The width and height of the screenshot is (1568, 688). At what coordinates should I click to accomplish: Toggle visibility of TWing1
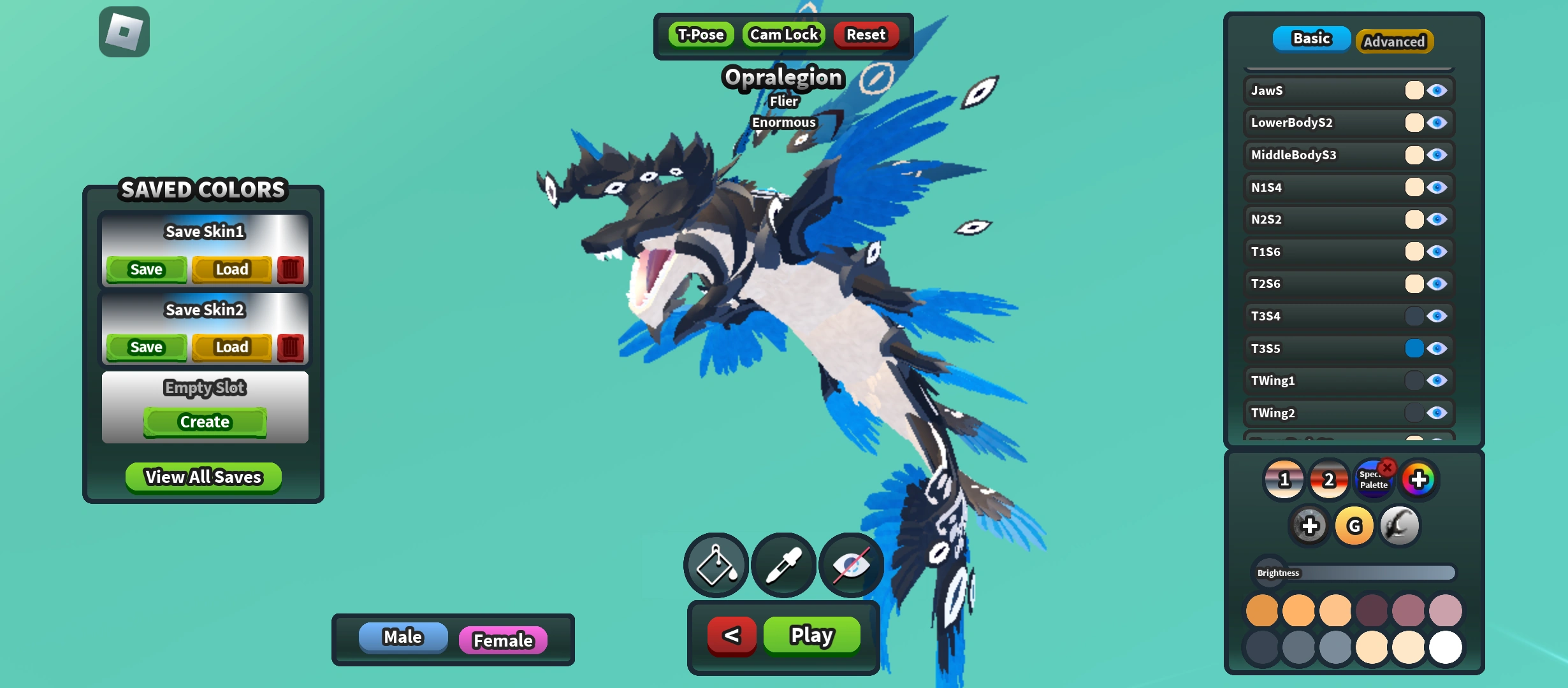(1437, 380)
